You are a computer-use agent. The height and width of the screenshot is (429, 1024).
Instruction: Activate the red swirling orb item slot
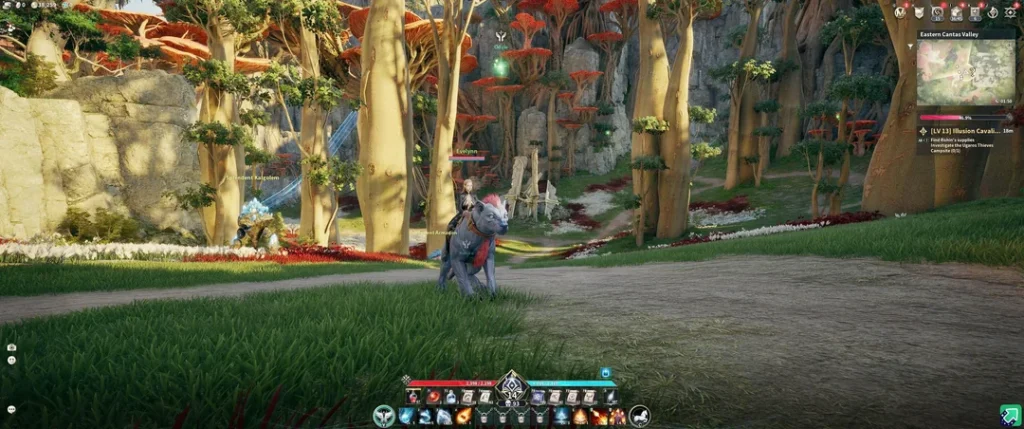coord(433,397)
